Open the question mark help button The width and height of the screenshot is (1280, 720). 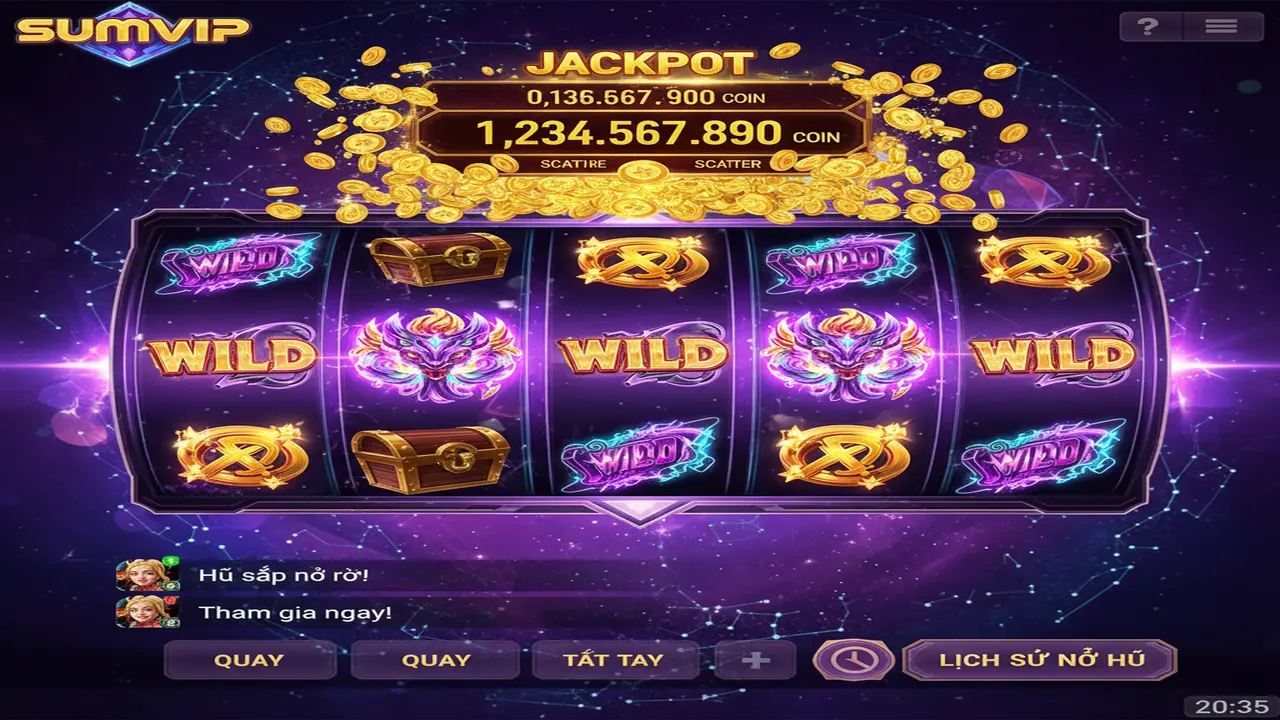click(1148, 27)
